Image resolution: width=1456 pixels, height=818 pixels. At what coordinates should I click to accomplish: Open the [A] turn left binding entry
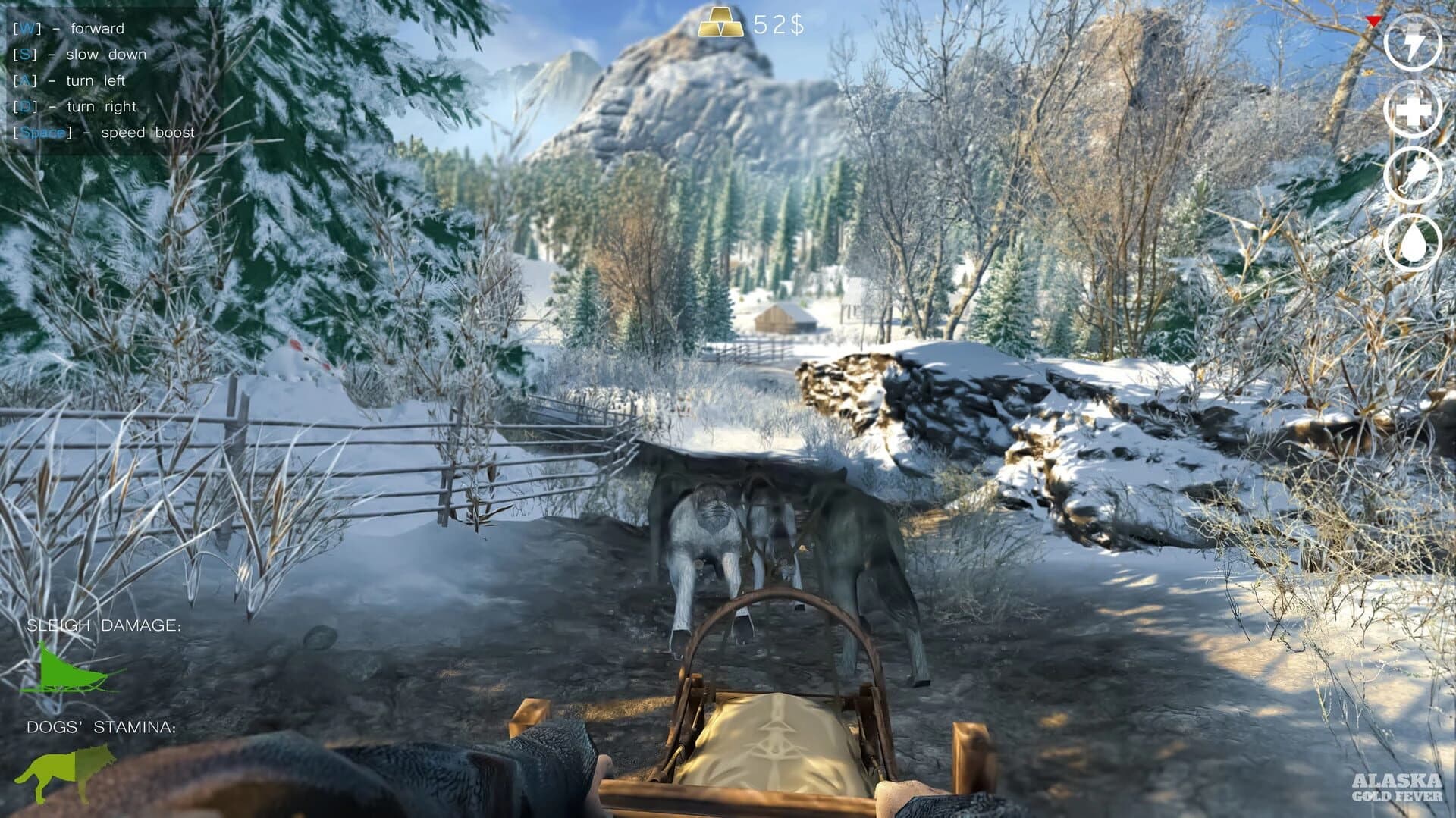point(70,80)
